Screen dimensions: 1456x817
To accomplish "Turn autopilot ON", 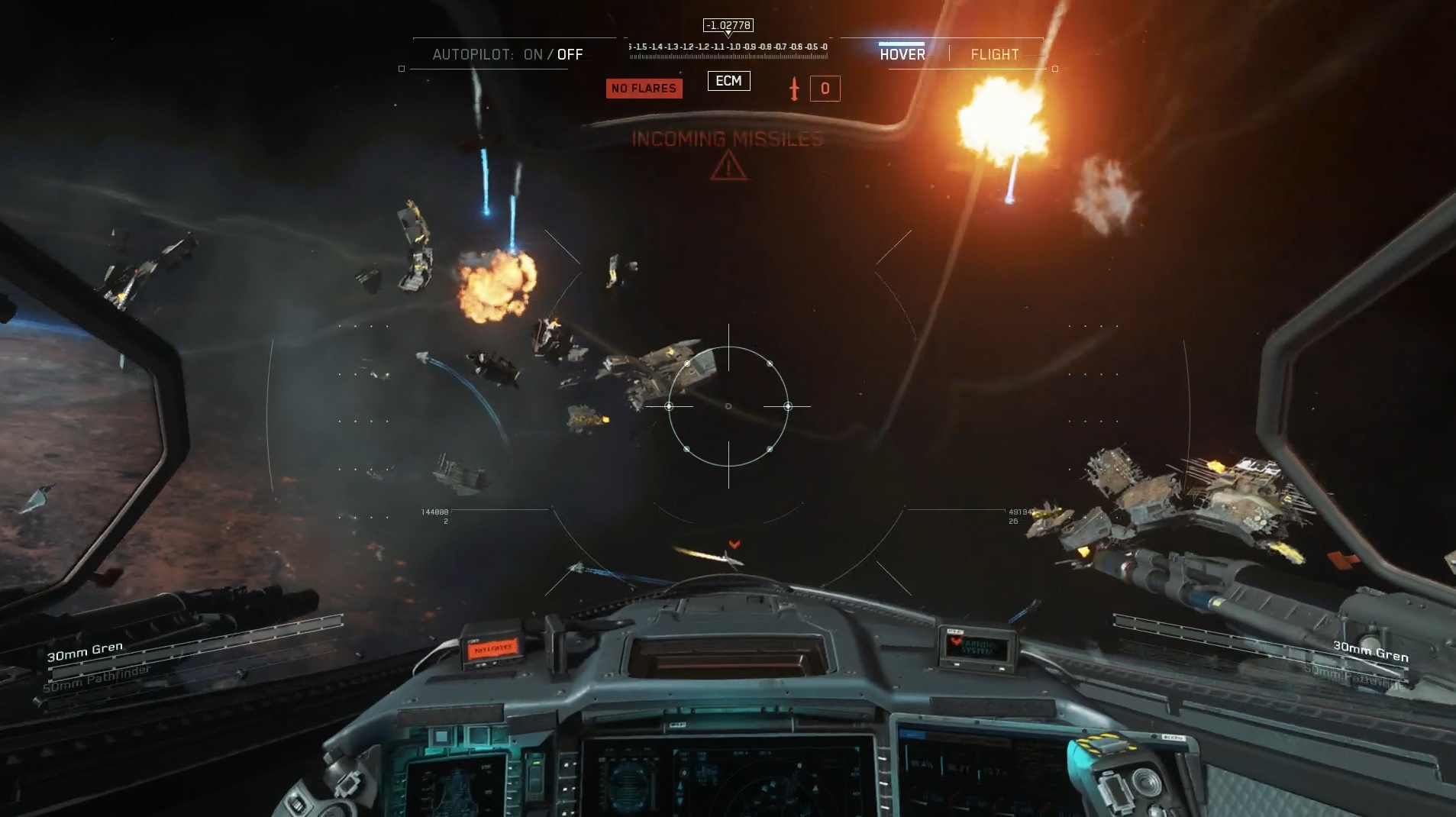I will pyautogui.click(x=533, y=54).
